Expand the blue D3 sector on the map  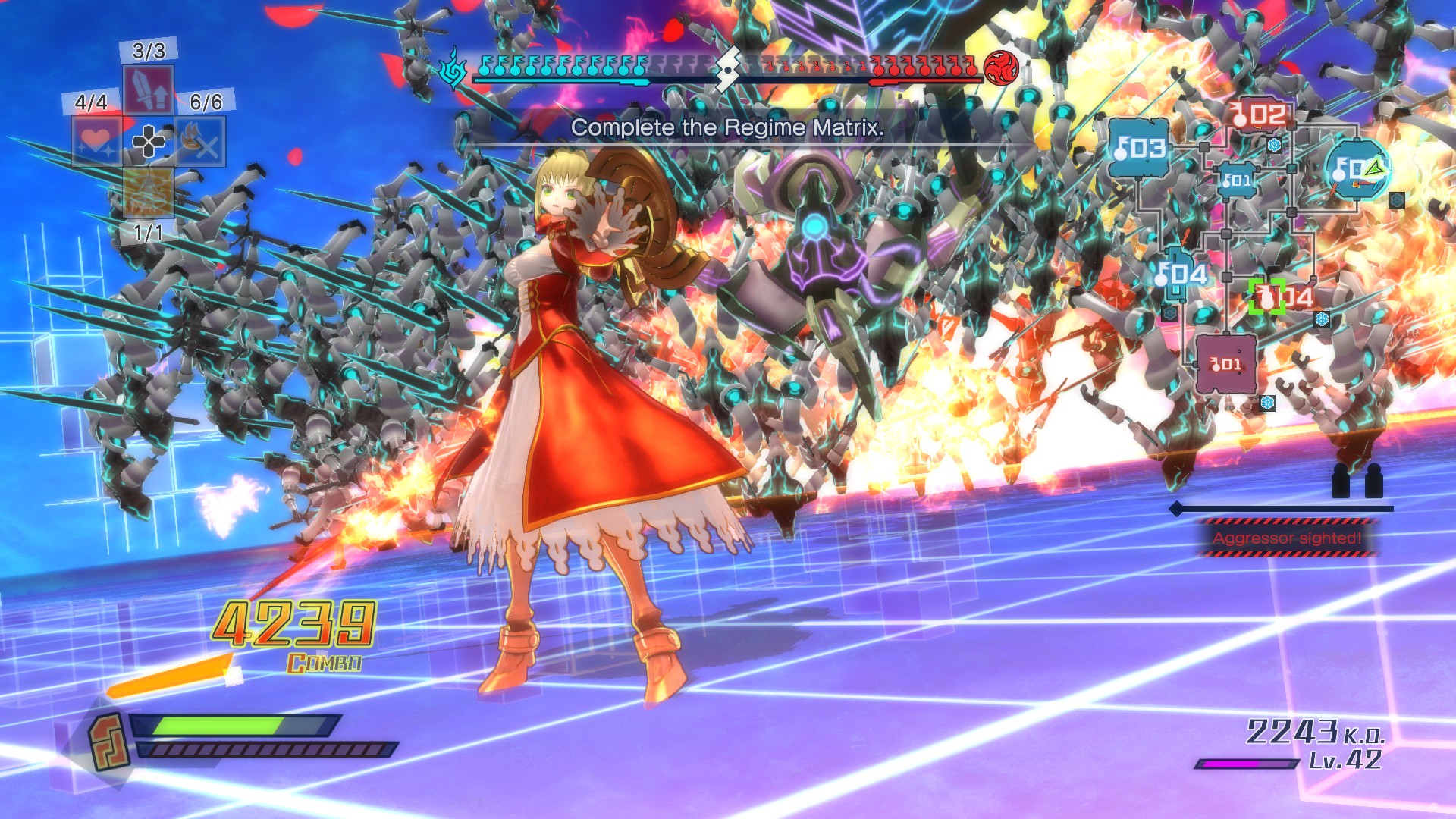(x=1138, y=146)
